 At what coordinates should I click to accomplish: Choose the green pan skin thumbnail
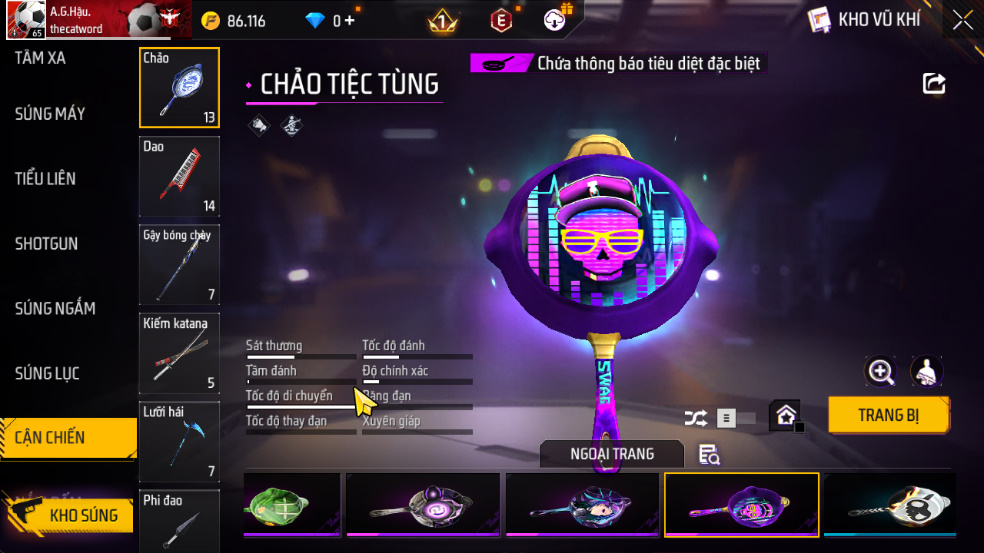[x=291, y=504]
